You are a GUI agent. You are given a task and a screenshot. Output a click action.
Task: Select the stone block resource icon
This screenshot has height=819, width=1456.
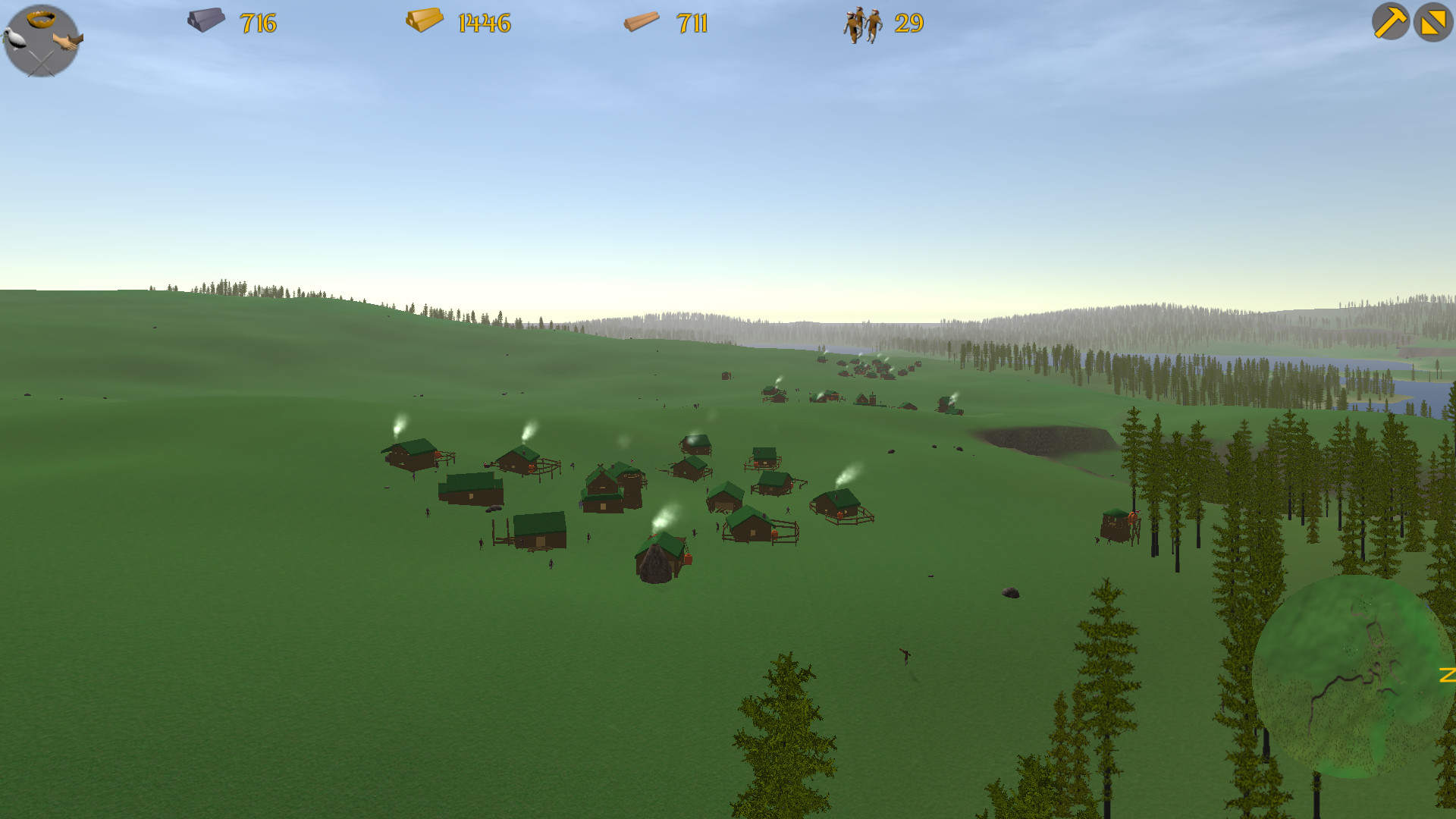pos(206,21)
